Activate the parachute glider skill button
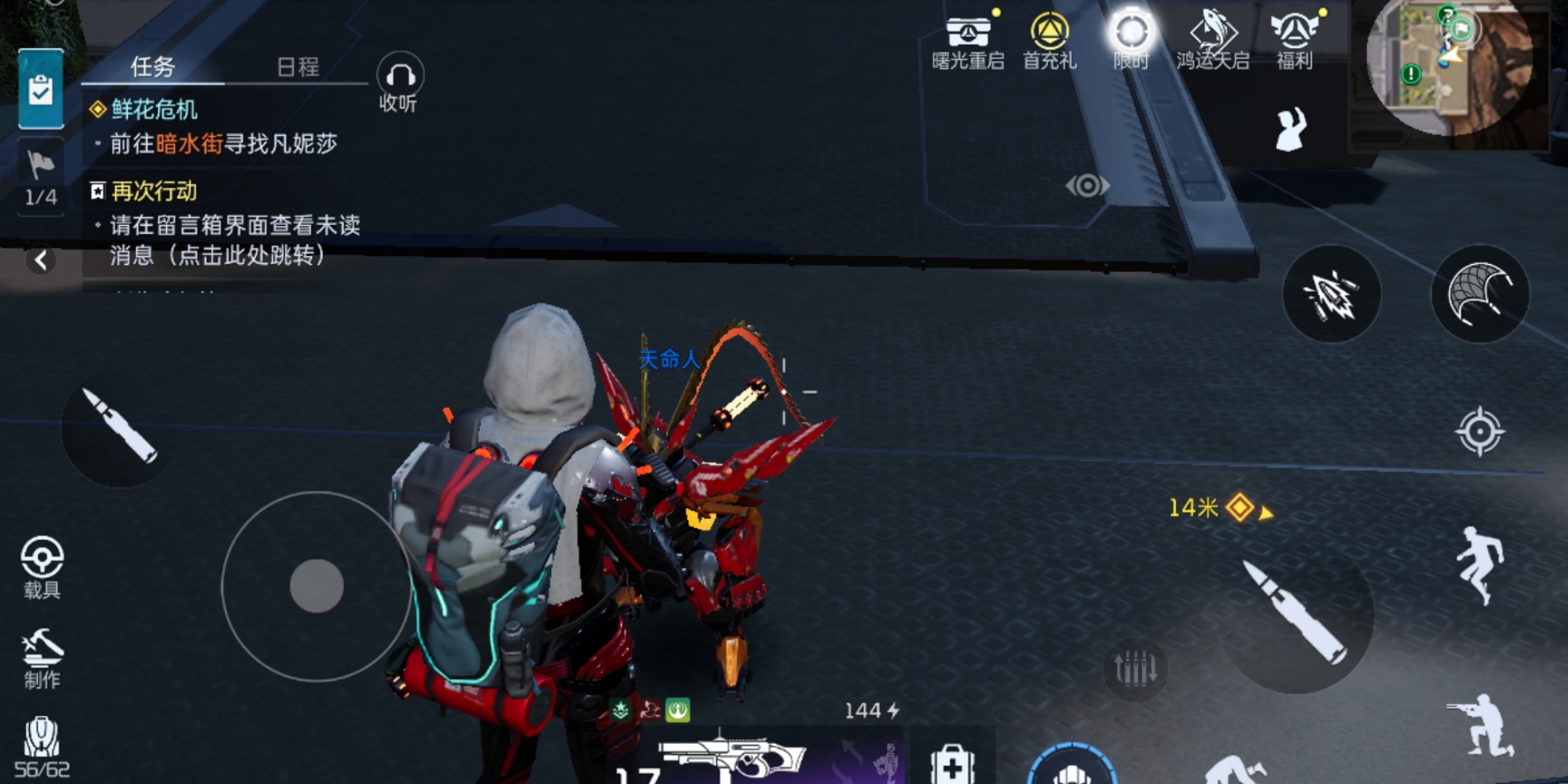Viewport: 1568px width, 784px height. pos(1479,293)
